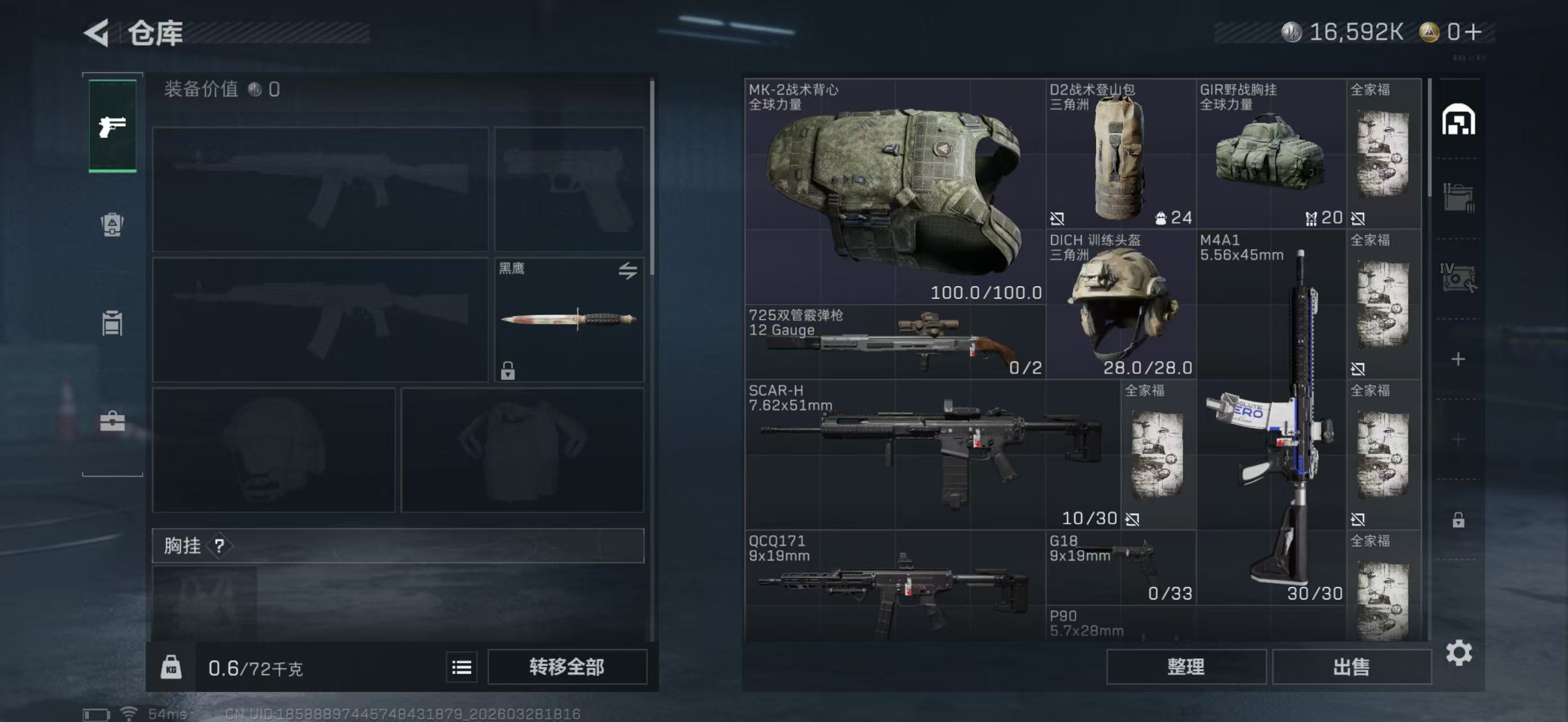Open the 出售 sell mode
Viewport: 1568px width, 722px height.
[1351, 667]
